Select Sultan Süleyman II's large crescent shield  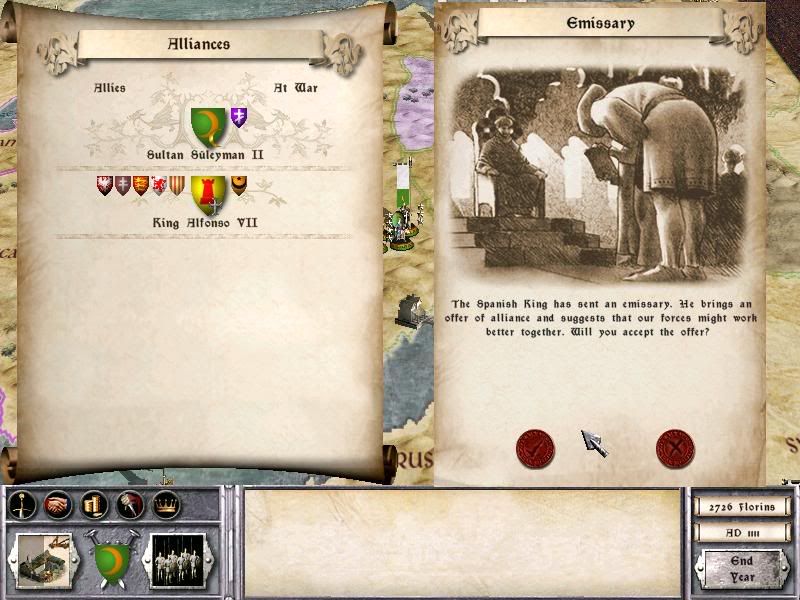(209, 127)
